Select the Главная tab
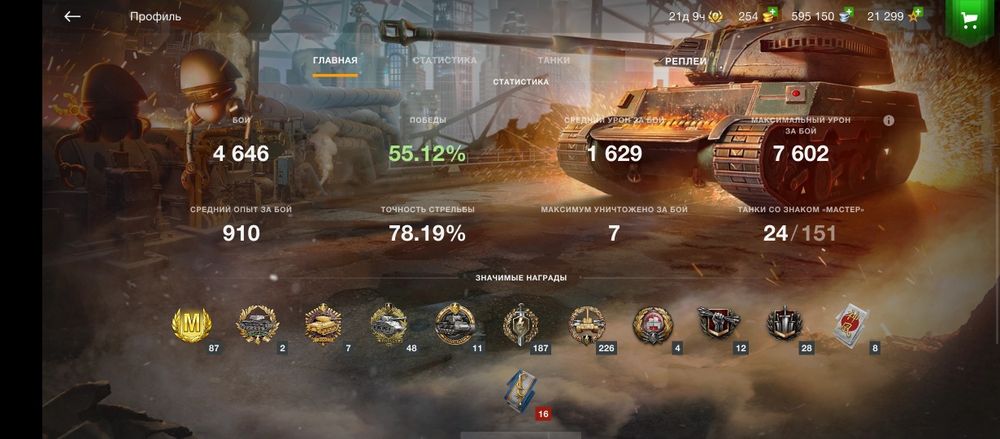Viewport: 1000px width, 439px height. [335, 61]
